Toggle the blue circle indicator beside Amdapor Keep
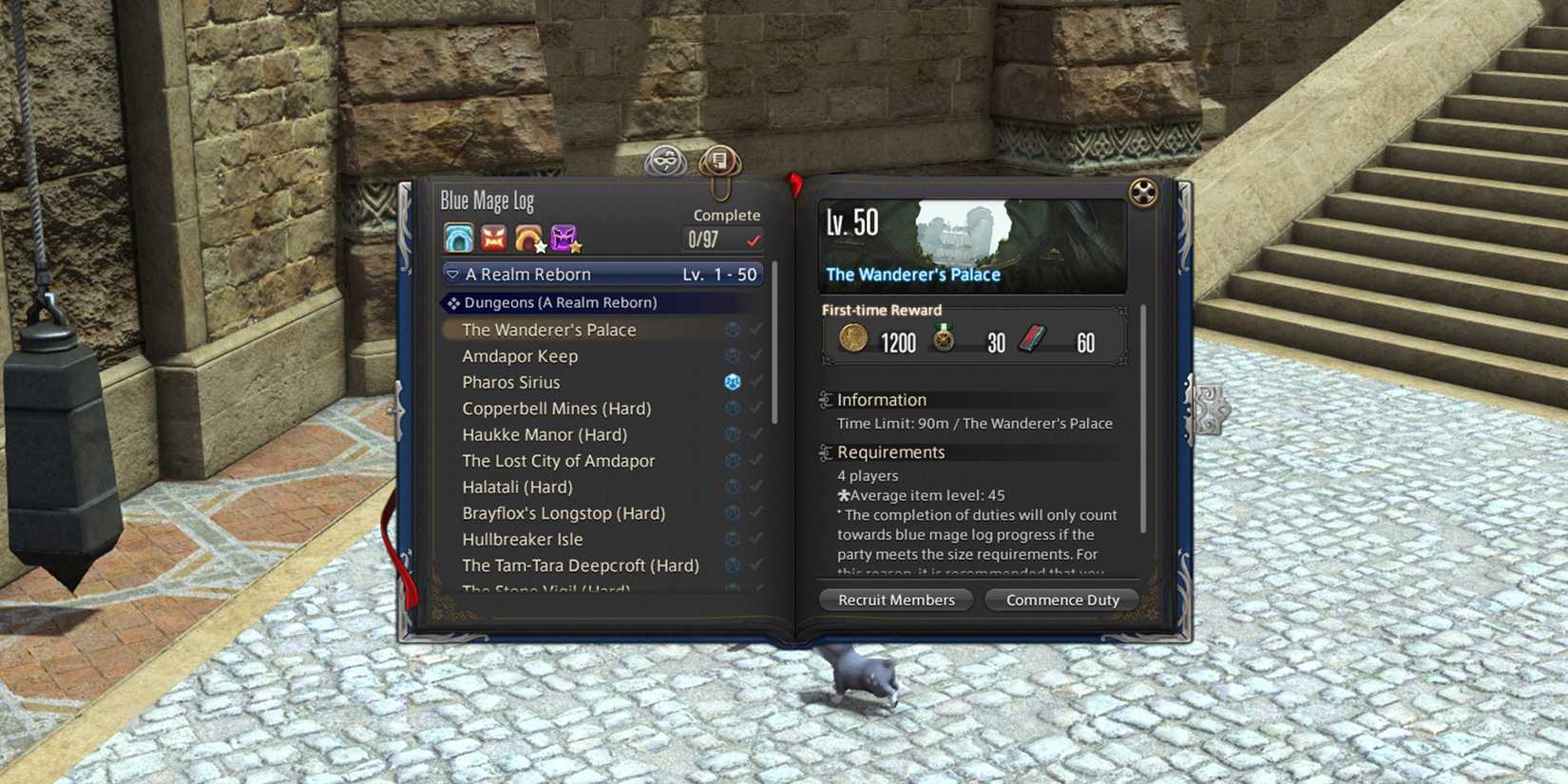 [x=731, y=354]
